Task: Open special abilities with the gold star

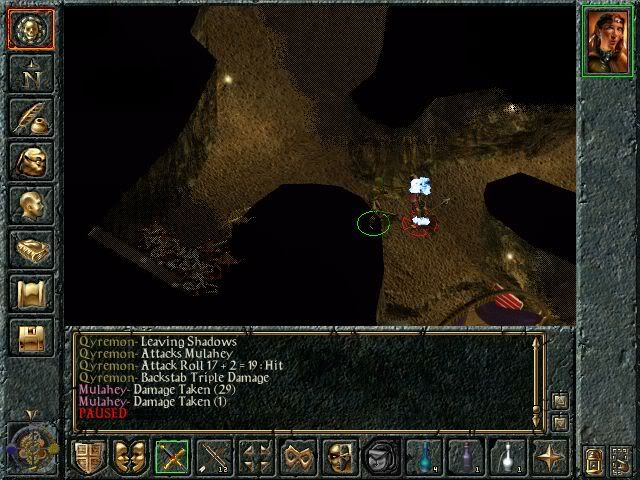Action: point(549,456)
